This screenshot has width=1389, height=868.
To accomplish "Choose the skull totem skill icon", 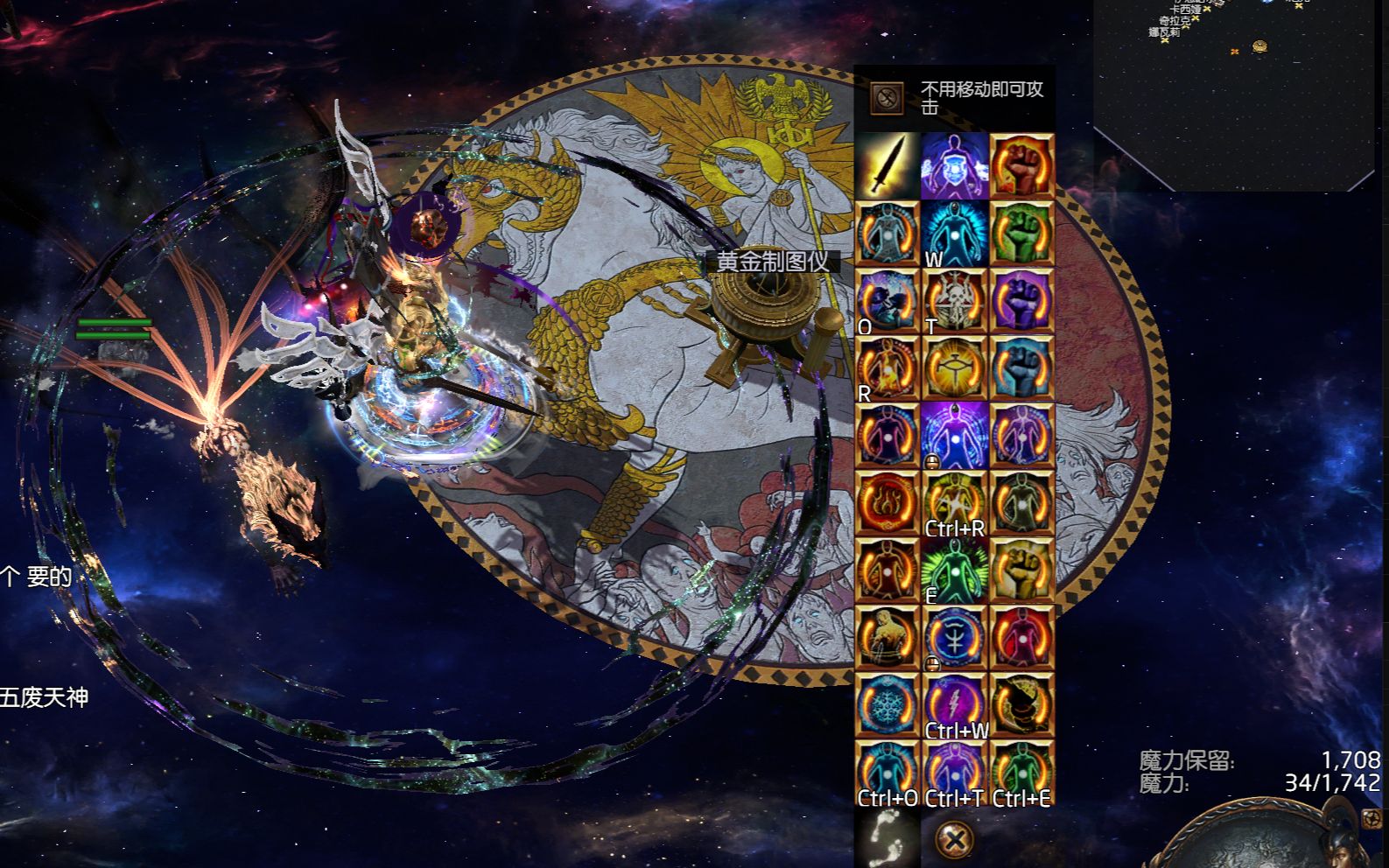I will click(954, 301).
